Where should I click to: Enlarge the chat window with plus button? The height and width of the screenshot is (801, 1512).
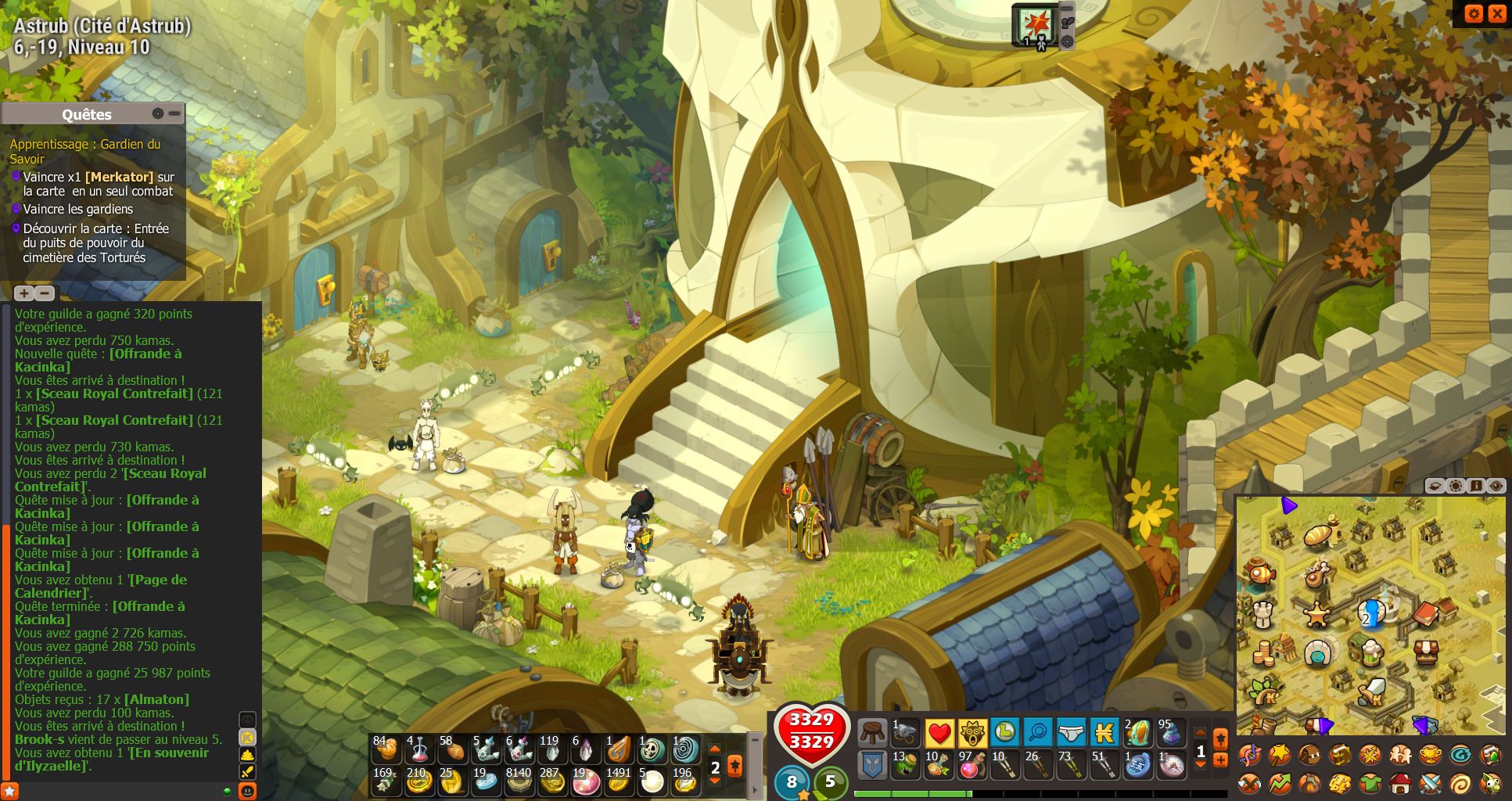pyautogui.click(x=24, y=293)
